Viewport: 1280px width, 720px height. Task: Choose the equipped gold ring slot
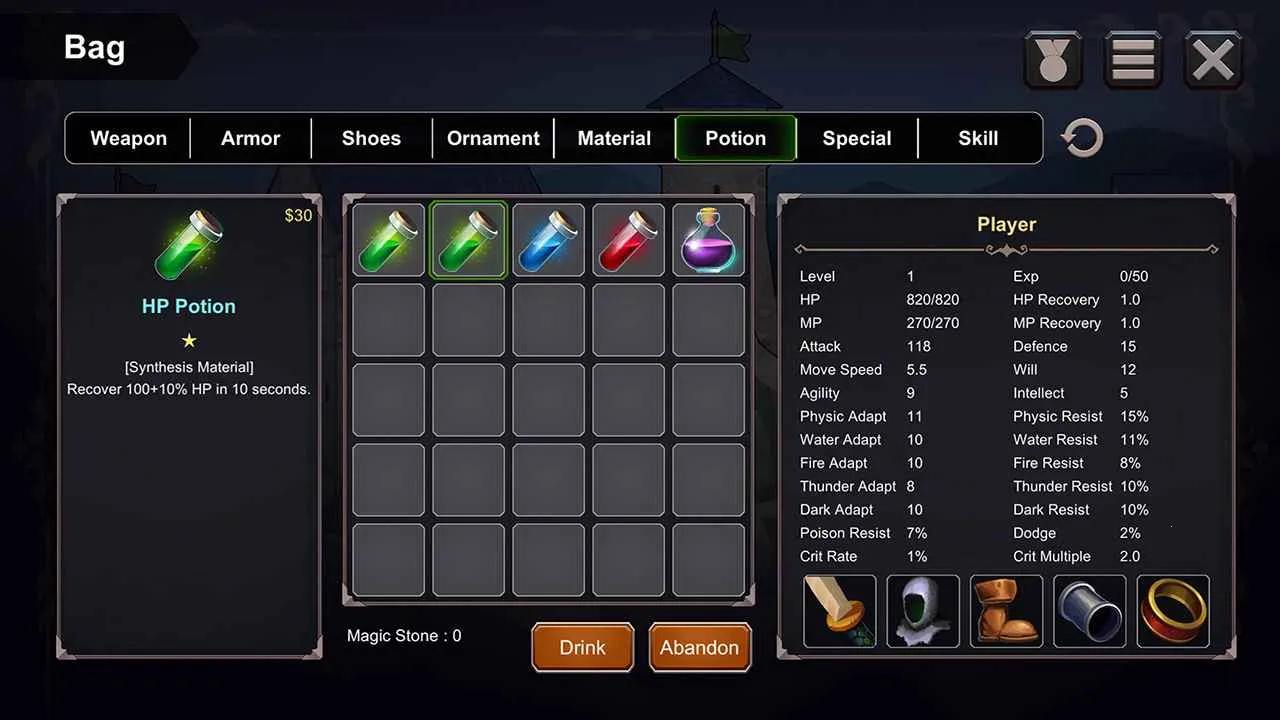1173,611
